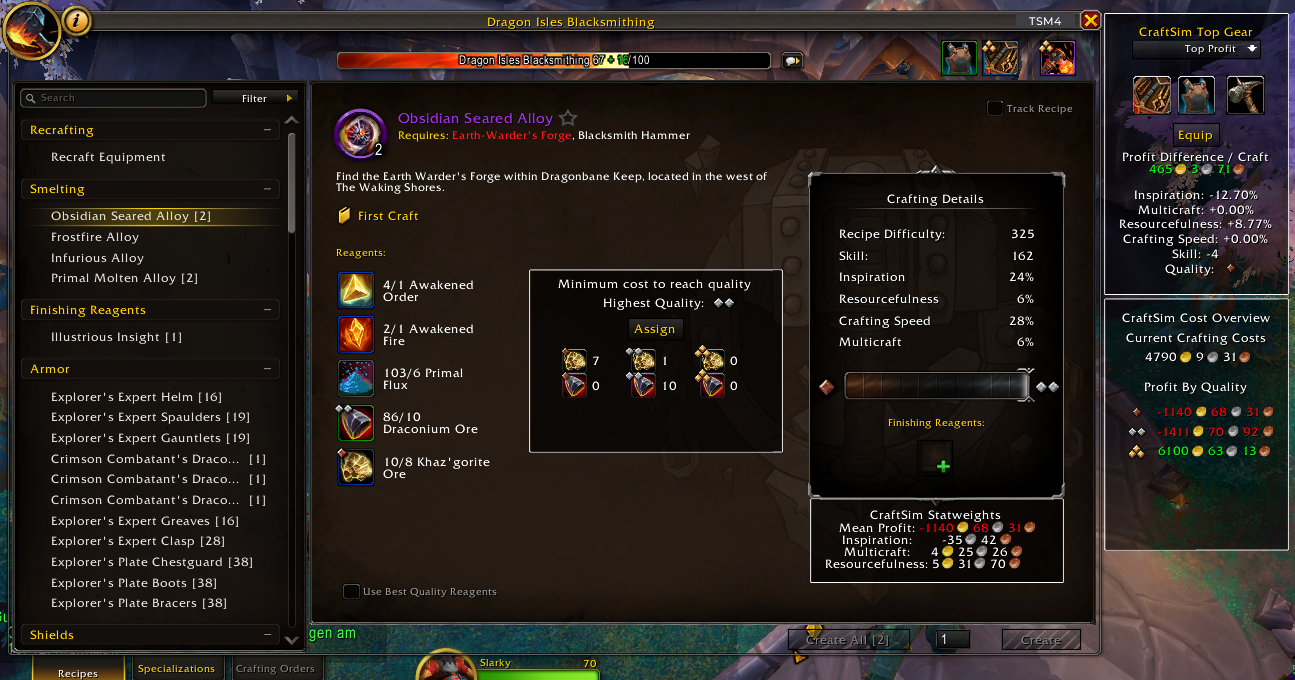Viewport: 1295px width, 680px height.
Task: Open the Top Profit dropdown
Action: click(x=1196, y=49)
